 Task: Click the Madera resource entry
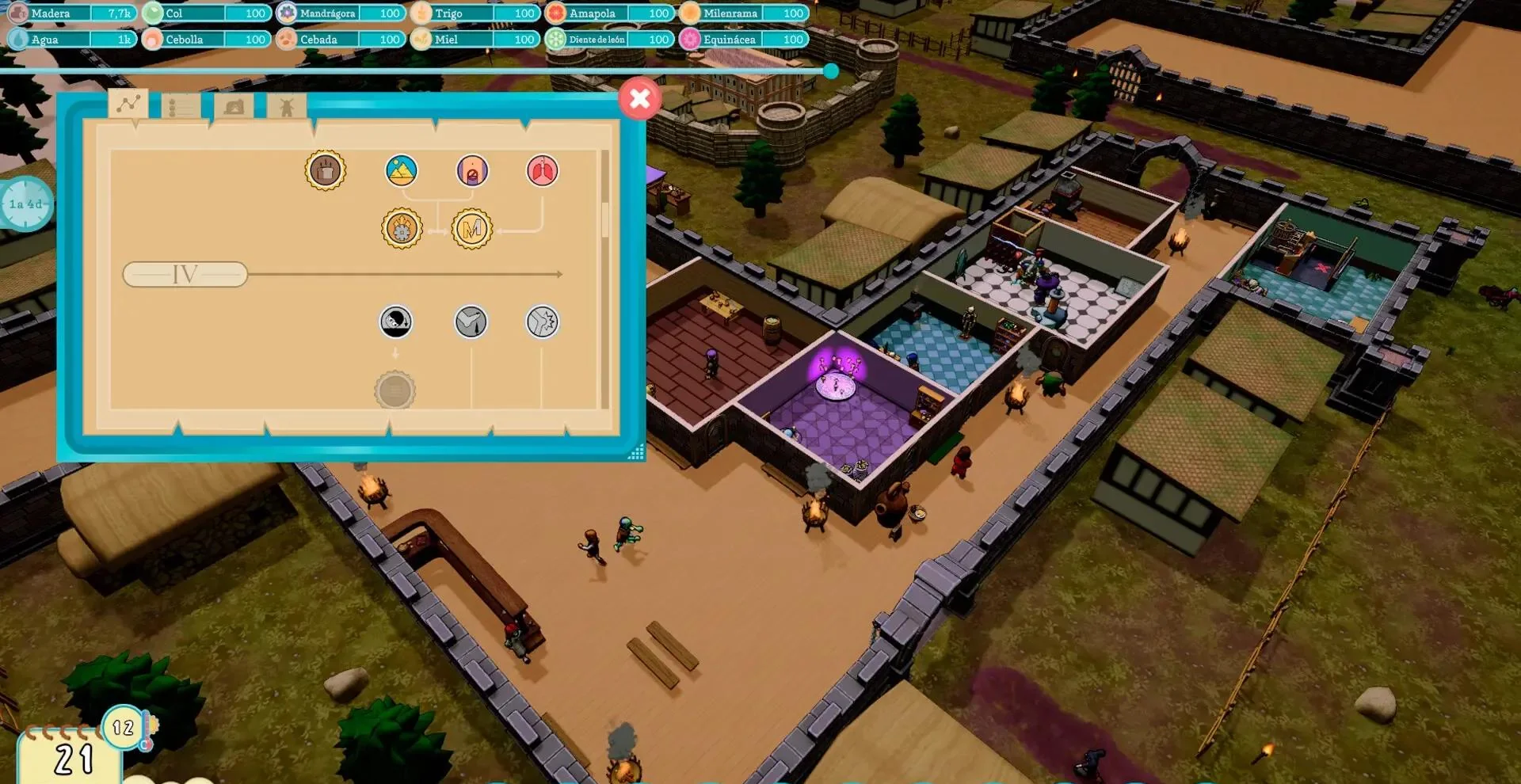[x=71, y=13]
